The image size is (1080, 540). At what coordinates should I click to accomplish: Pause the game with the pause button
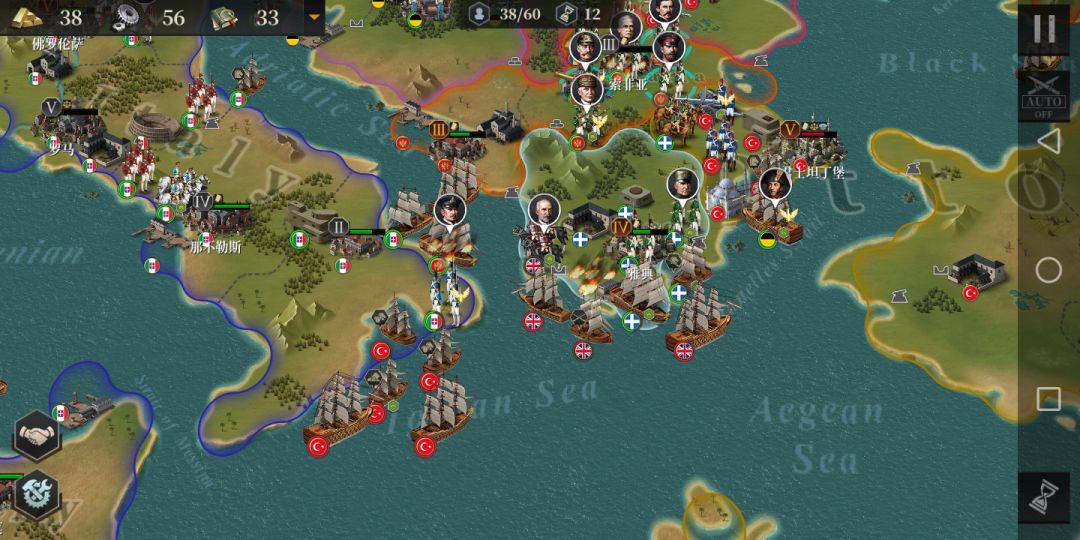[x=1043, y=28]
